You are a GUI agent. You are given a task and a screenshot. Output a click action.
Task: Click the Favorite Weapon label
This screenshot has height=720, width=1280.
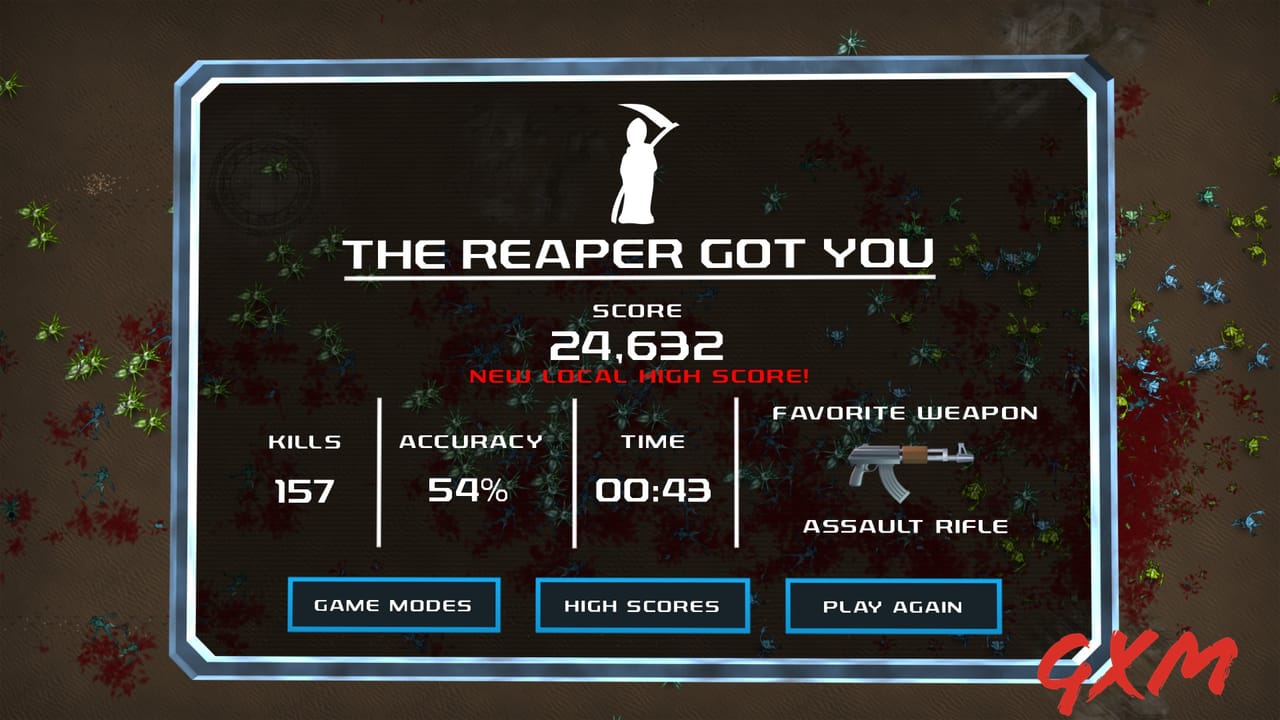point(906,412)
